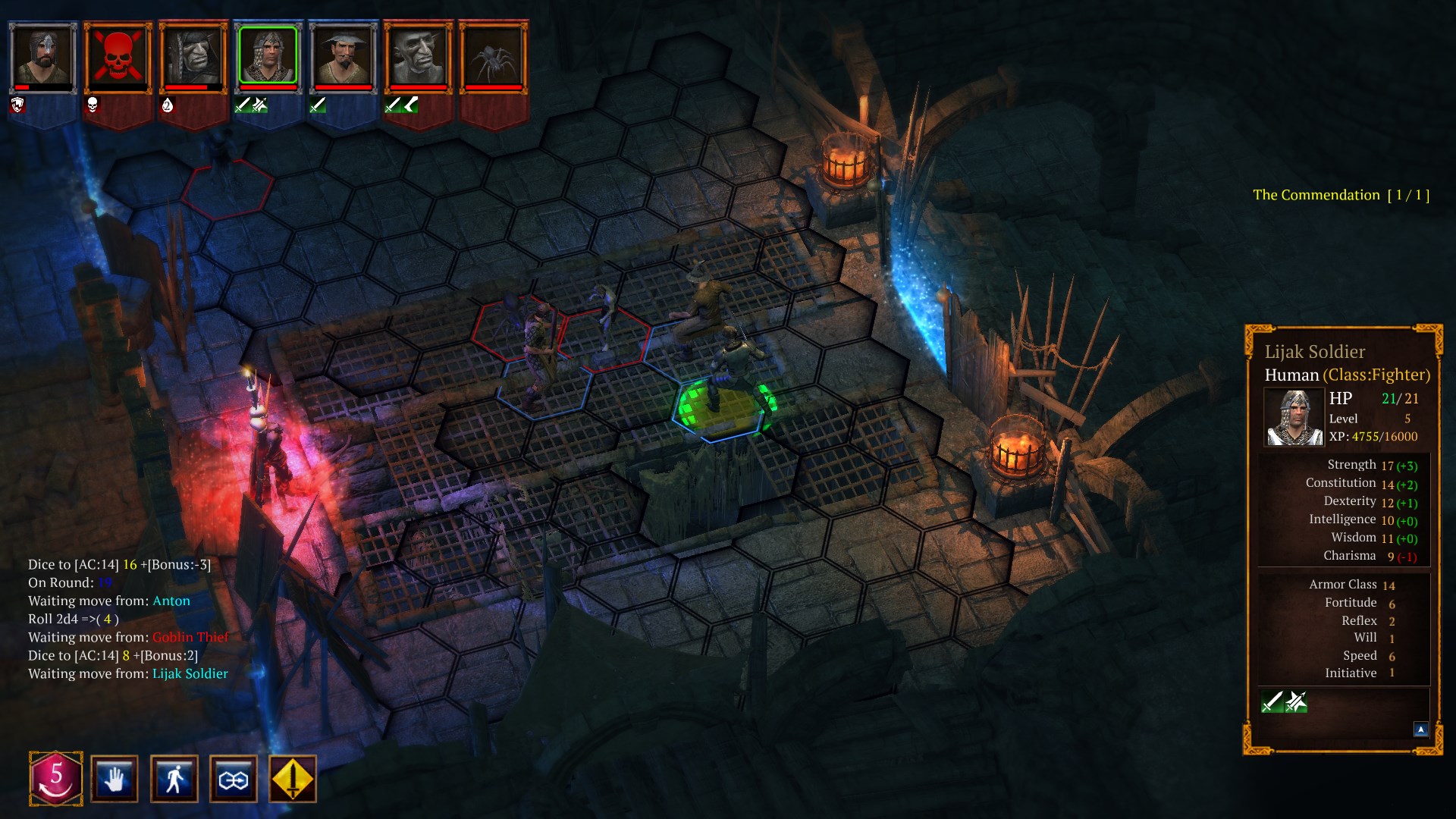Click the yellow sword attack alert icon

tap(292, 779)
